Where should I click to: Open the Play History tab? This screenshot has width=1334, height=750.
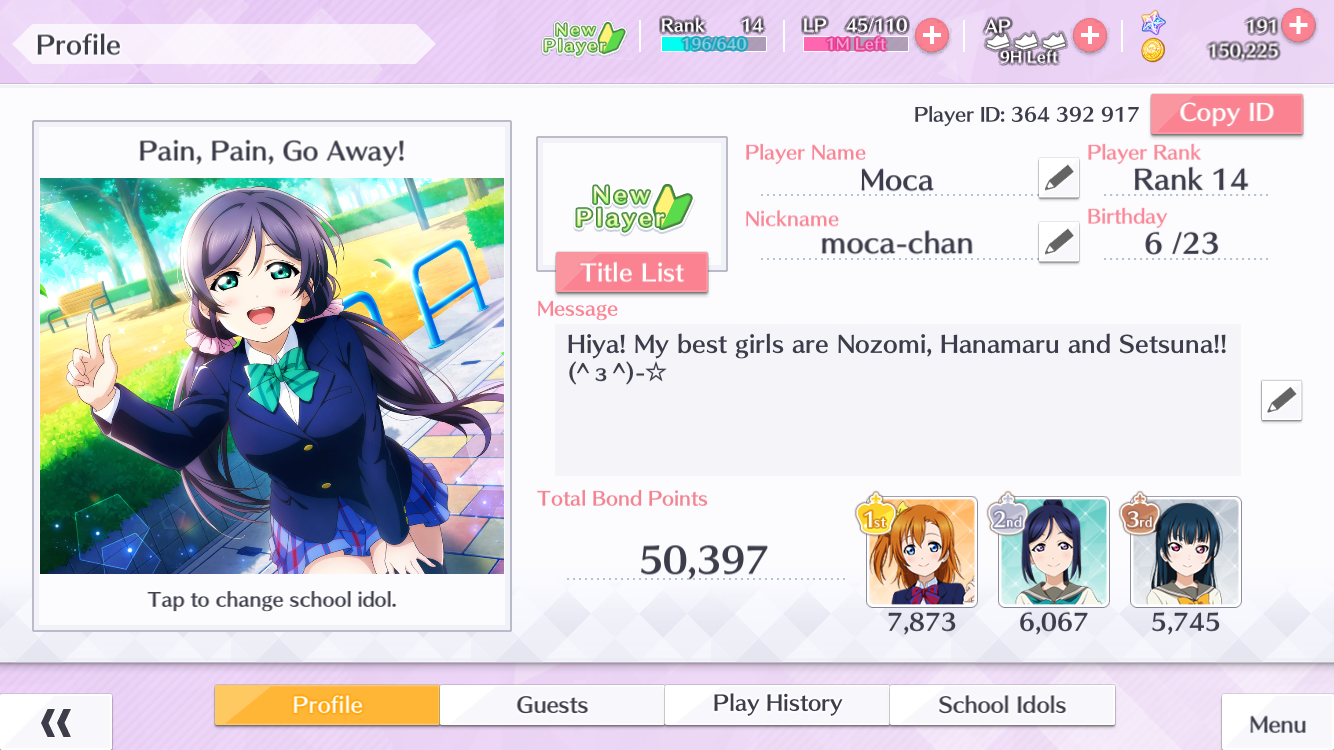pyautogui.click(x=777, y=705)
